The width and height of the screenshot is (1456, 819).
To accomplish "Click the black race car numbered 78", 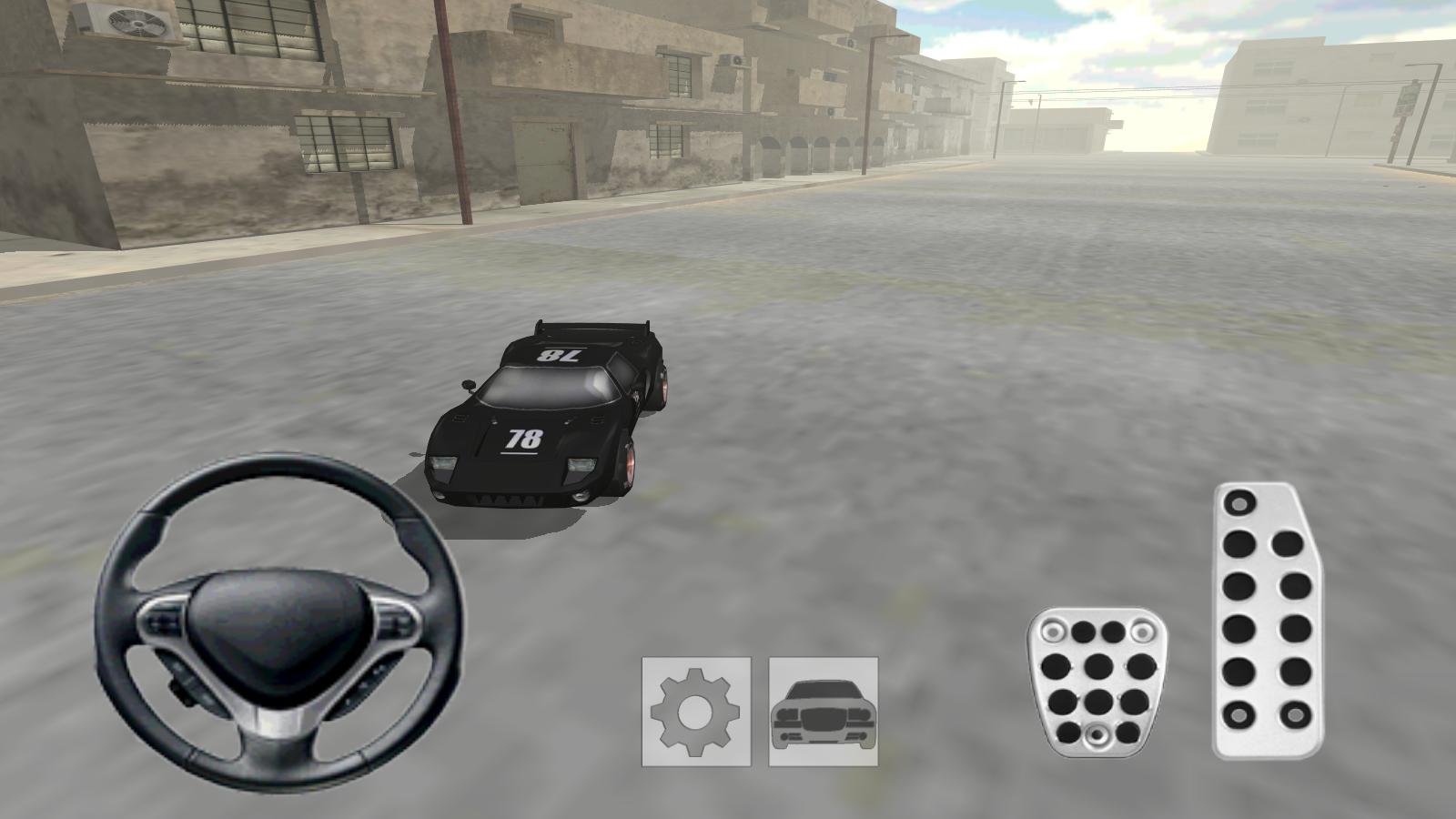I will [x=546, y=419].
